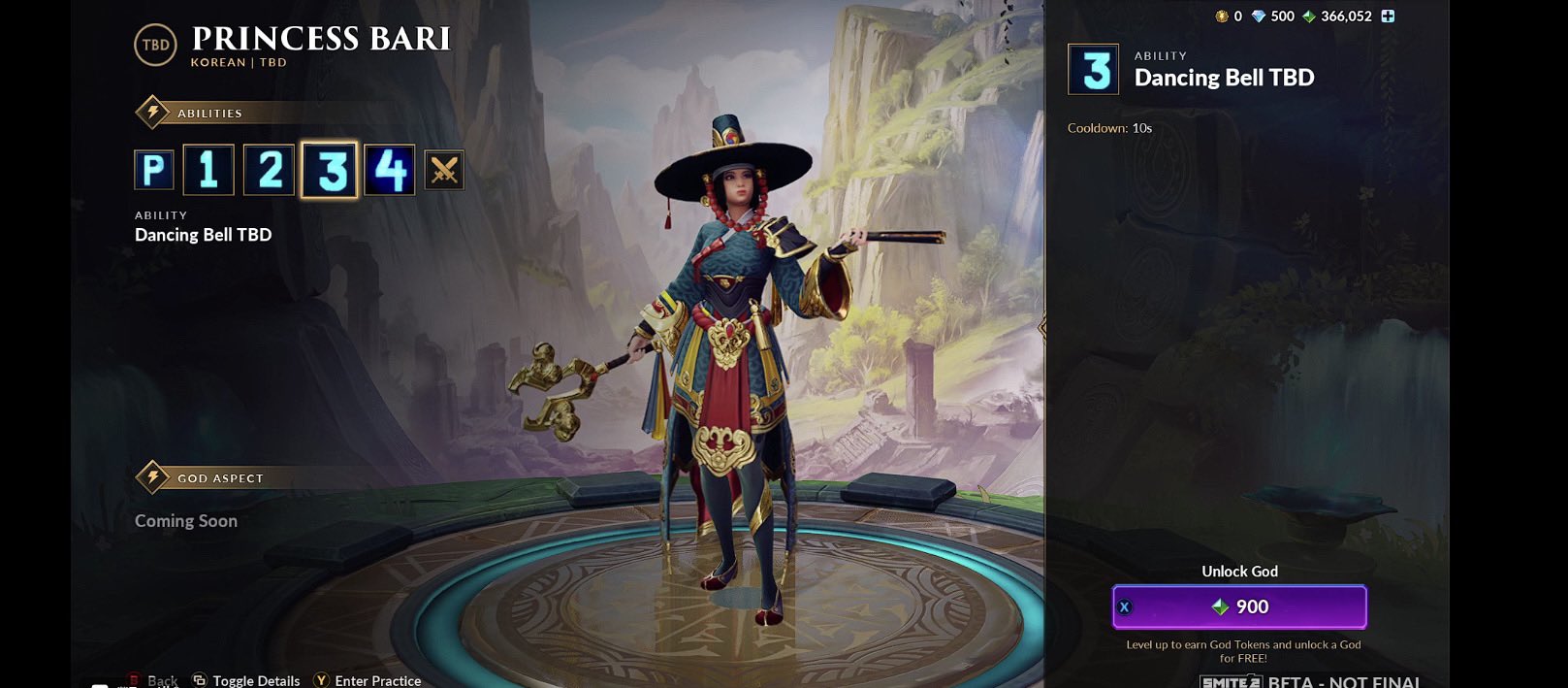Image resolution: width=1568 pixels, height=688 pixels.
Task: Select the Dancing Bell ability 3 icon
Action: pyautogui.click(x=330, y=170)
